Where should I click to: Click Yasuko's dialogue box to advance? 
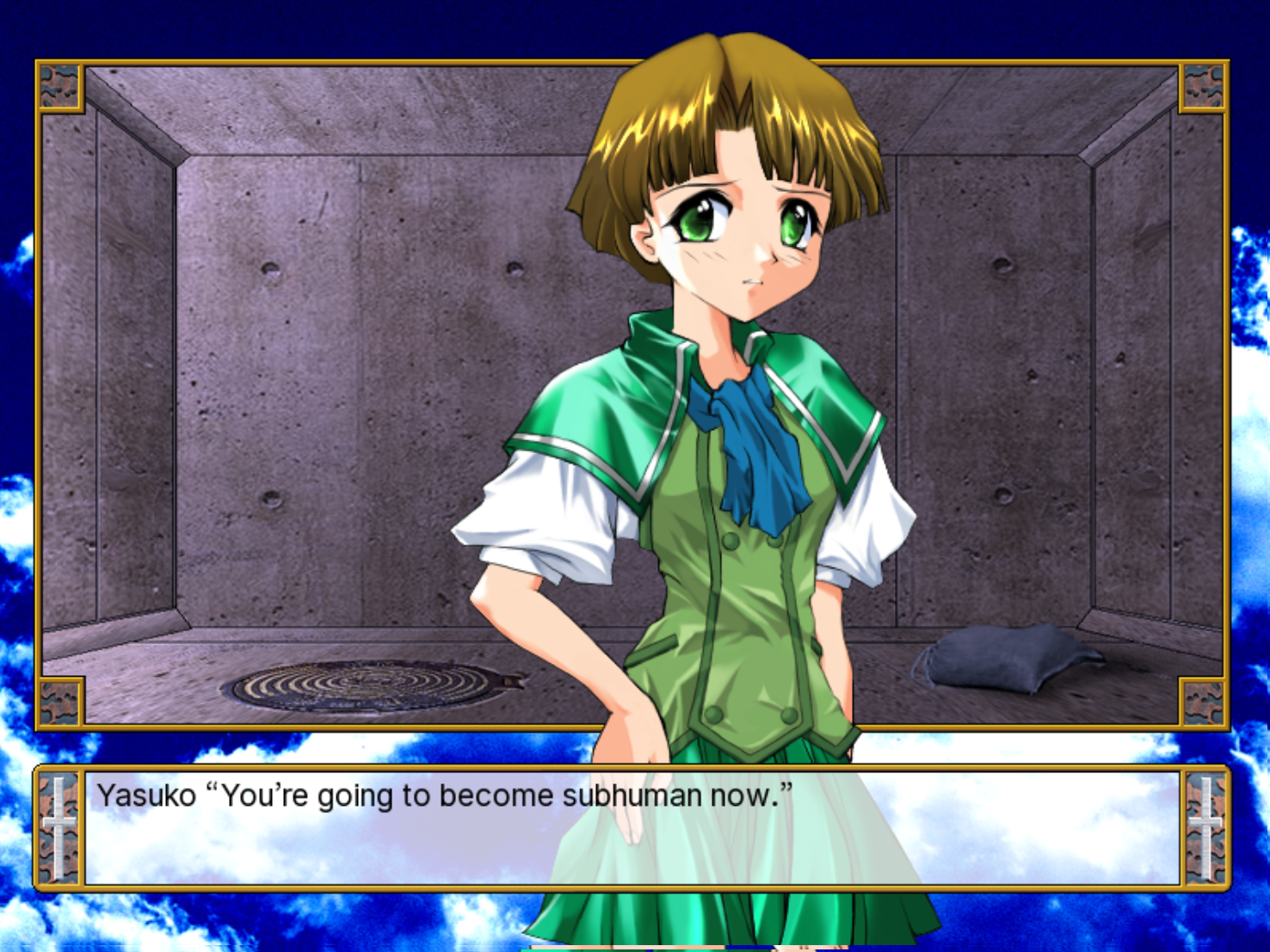pos(632,827)
